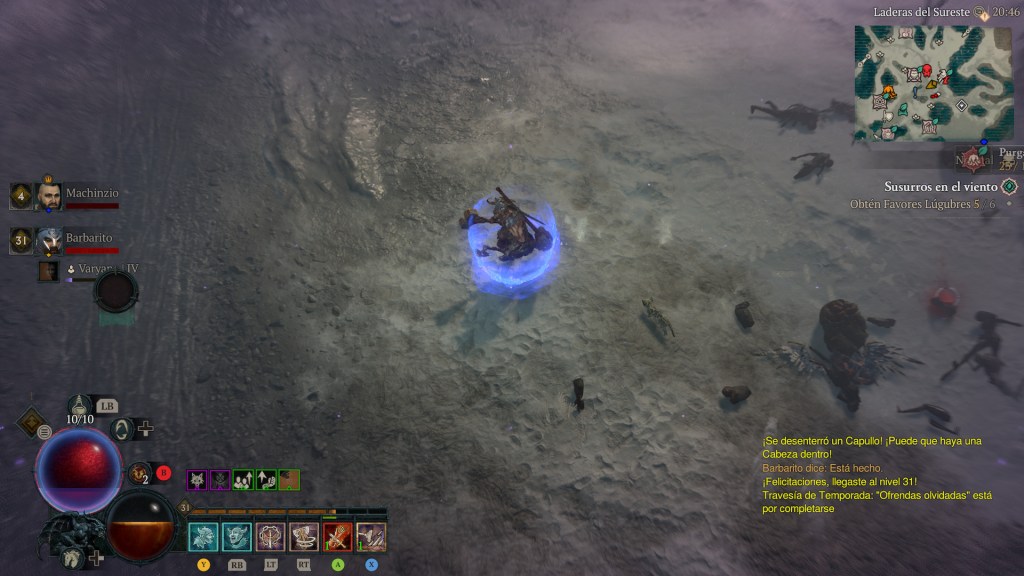Click the red skull marker on minimap
The height and width of the screenshot is (576, 1024).
pos(926,70)
